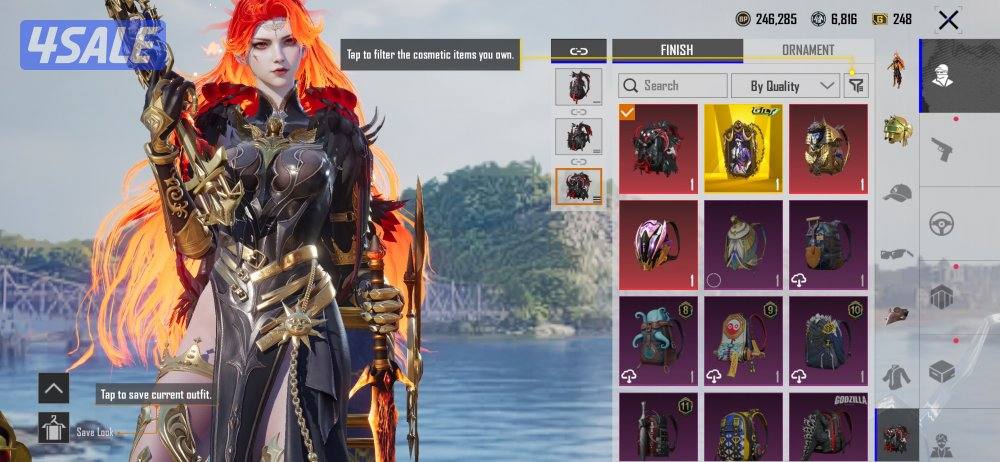
Task: Open the full outfit set category
Action: tap(897, 71)
